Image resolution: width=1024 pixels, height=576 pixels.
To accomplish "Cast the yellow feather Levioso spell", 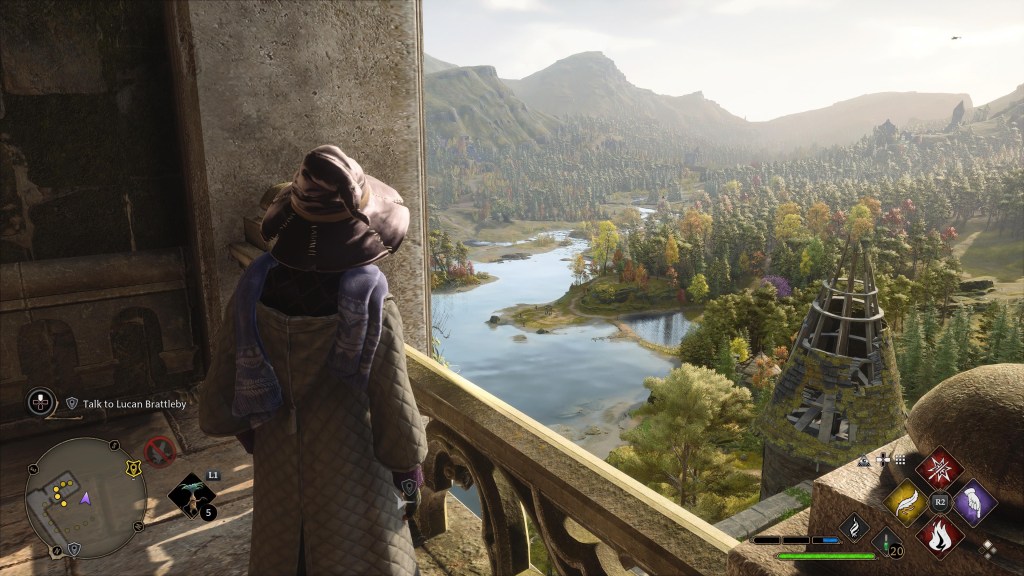I will pos(906,501).
